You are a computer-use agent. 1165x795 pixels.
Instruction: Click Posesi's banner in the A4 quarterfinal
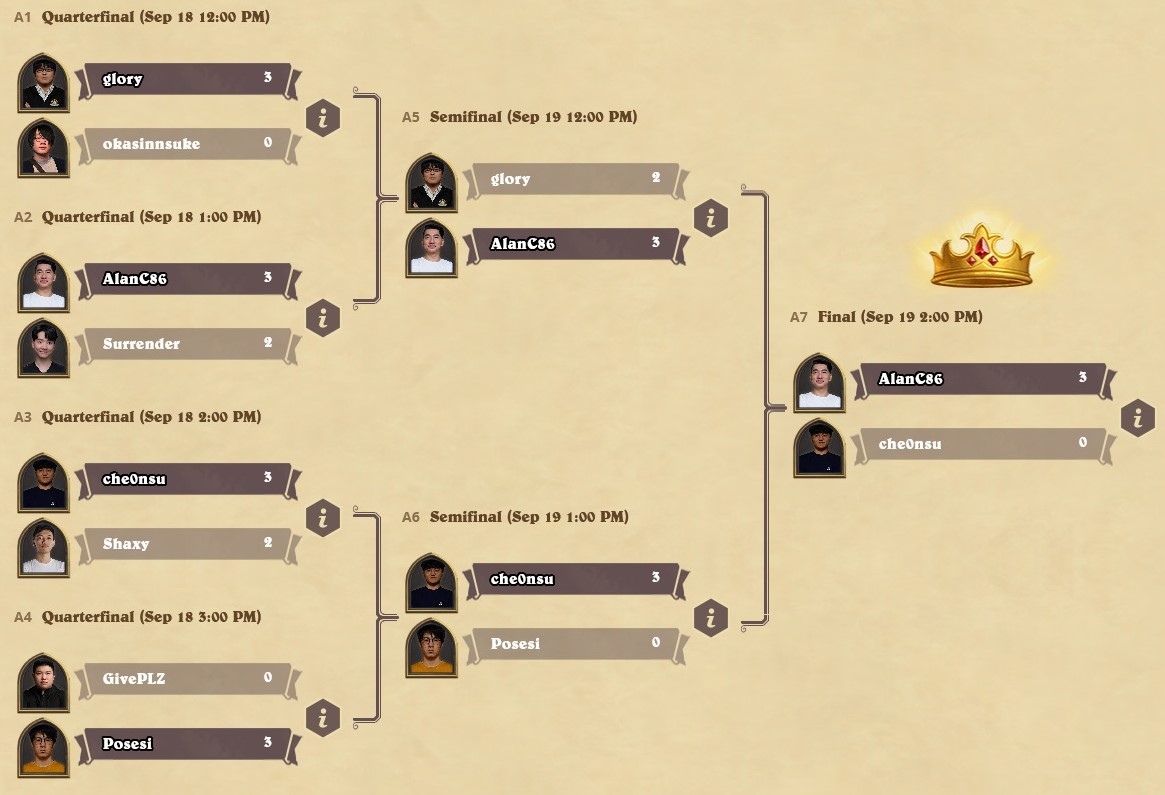[185, 744]
